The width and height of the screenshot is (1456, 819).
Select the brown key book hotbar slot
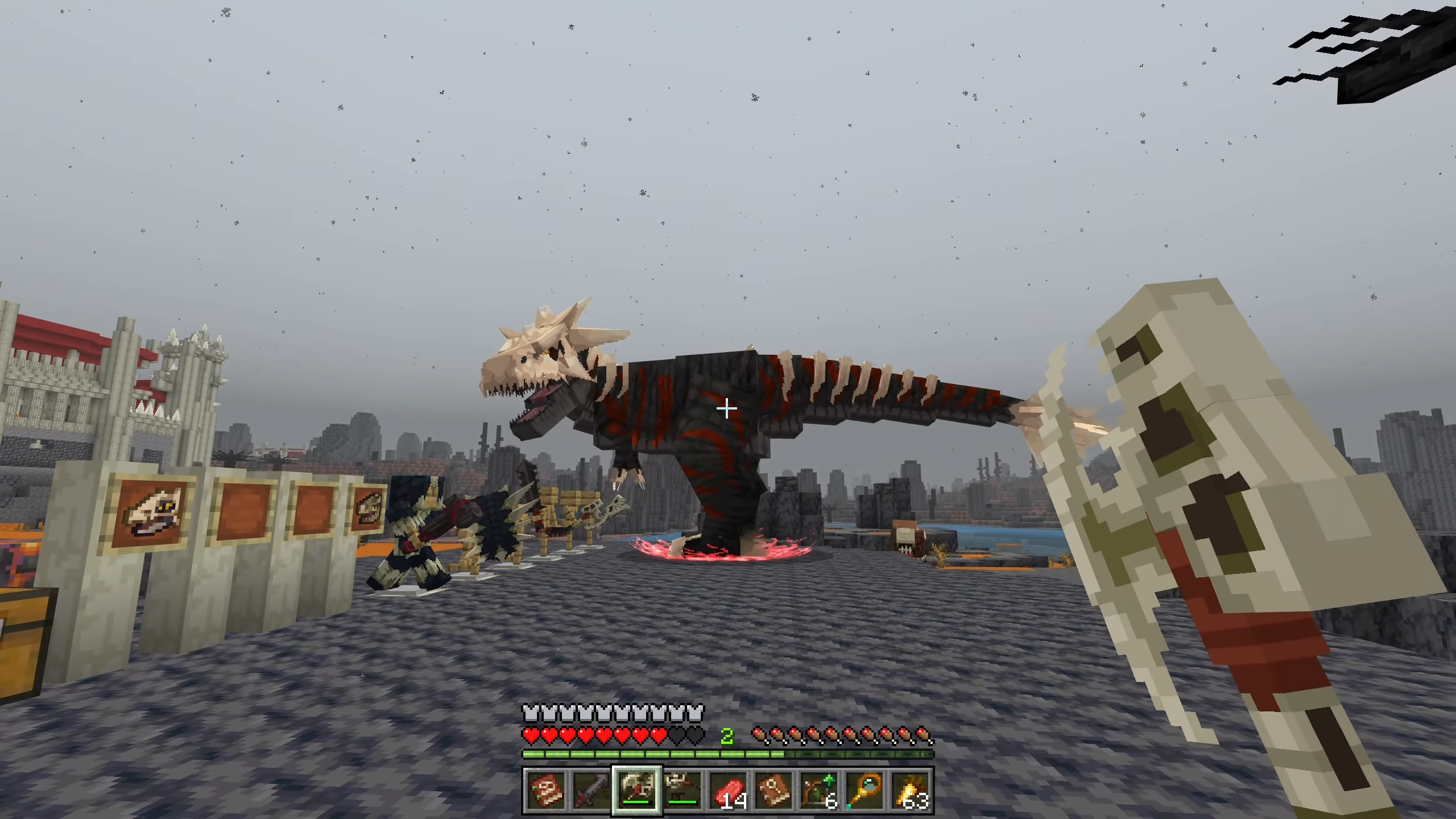773,791
